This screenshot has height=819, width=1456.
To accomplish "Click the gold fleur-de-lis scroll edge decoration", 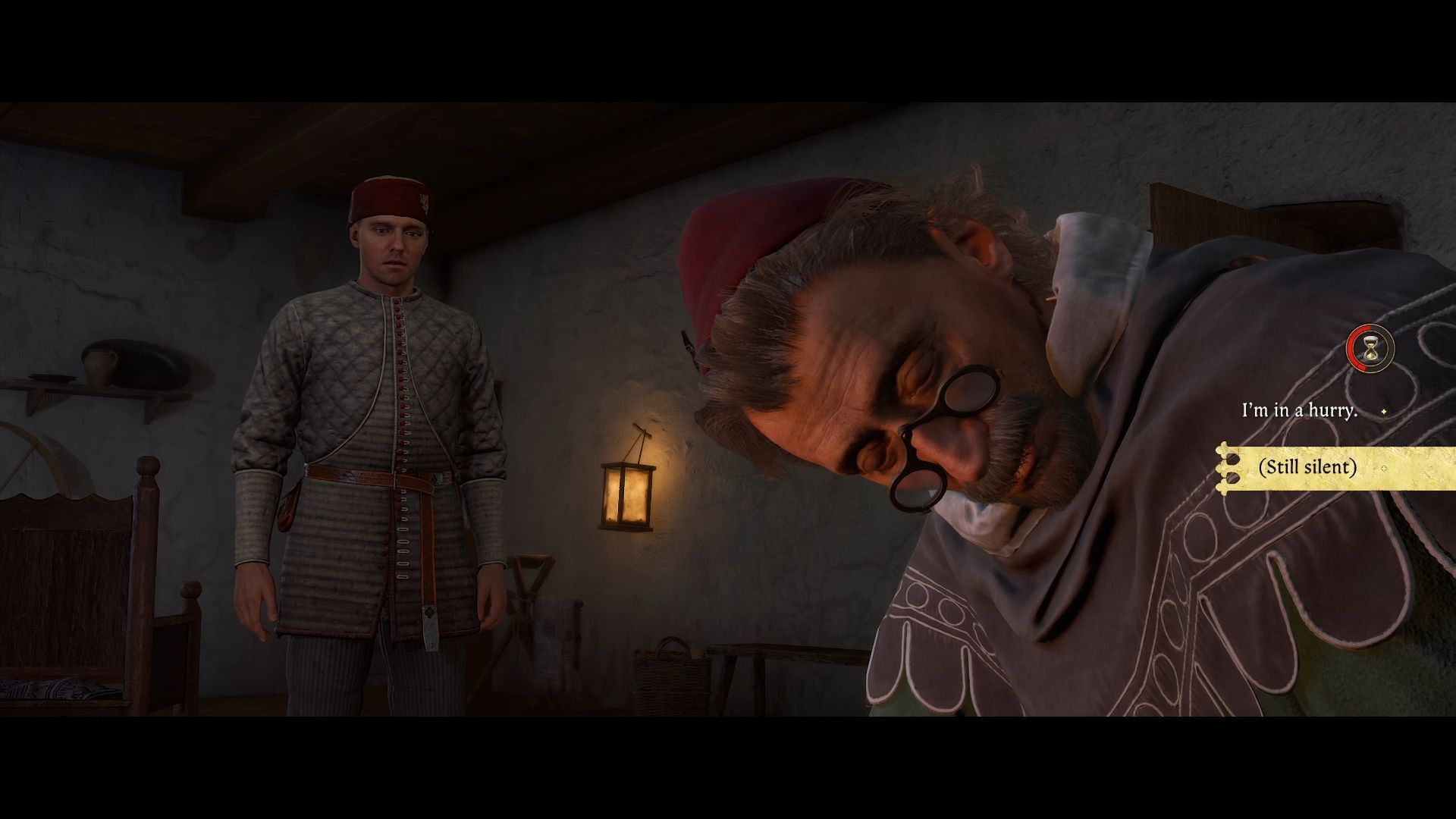I will point(1223,468).
